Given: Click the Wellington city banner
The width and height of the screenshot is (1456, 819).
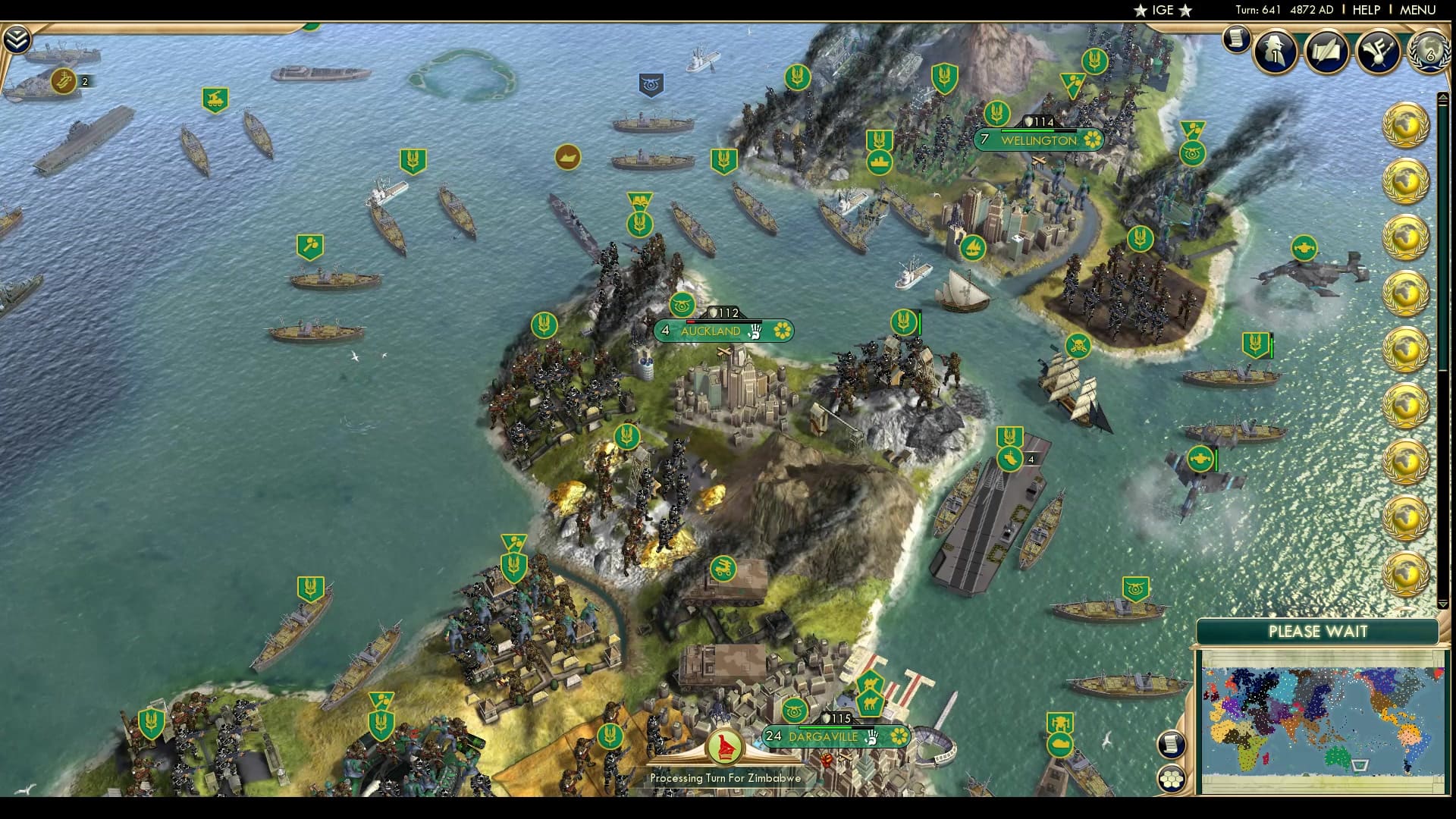Looking at the screenshot, I should pyautogui.click(x=1039, y=140).
